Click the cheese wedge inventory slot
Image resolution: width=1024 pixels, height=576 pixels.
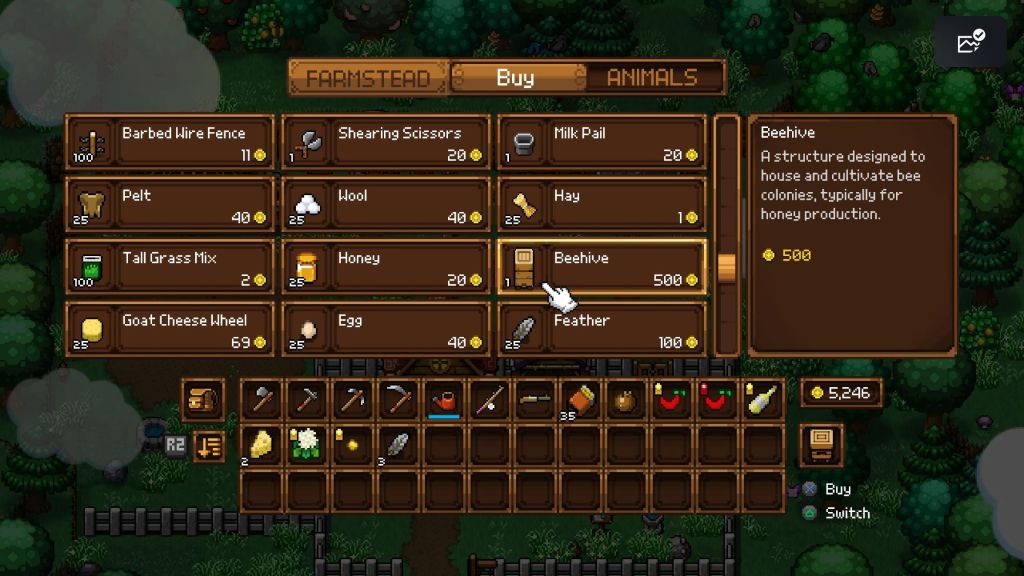point(259,445)
